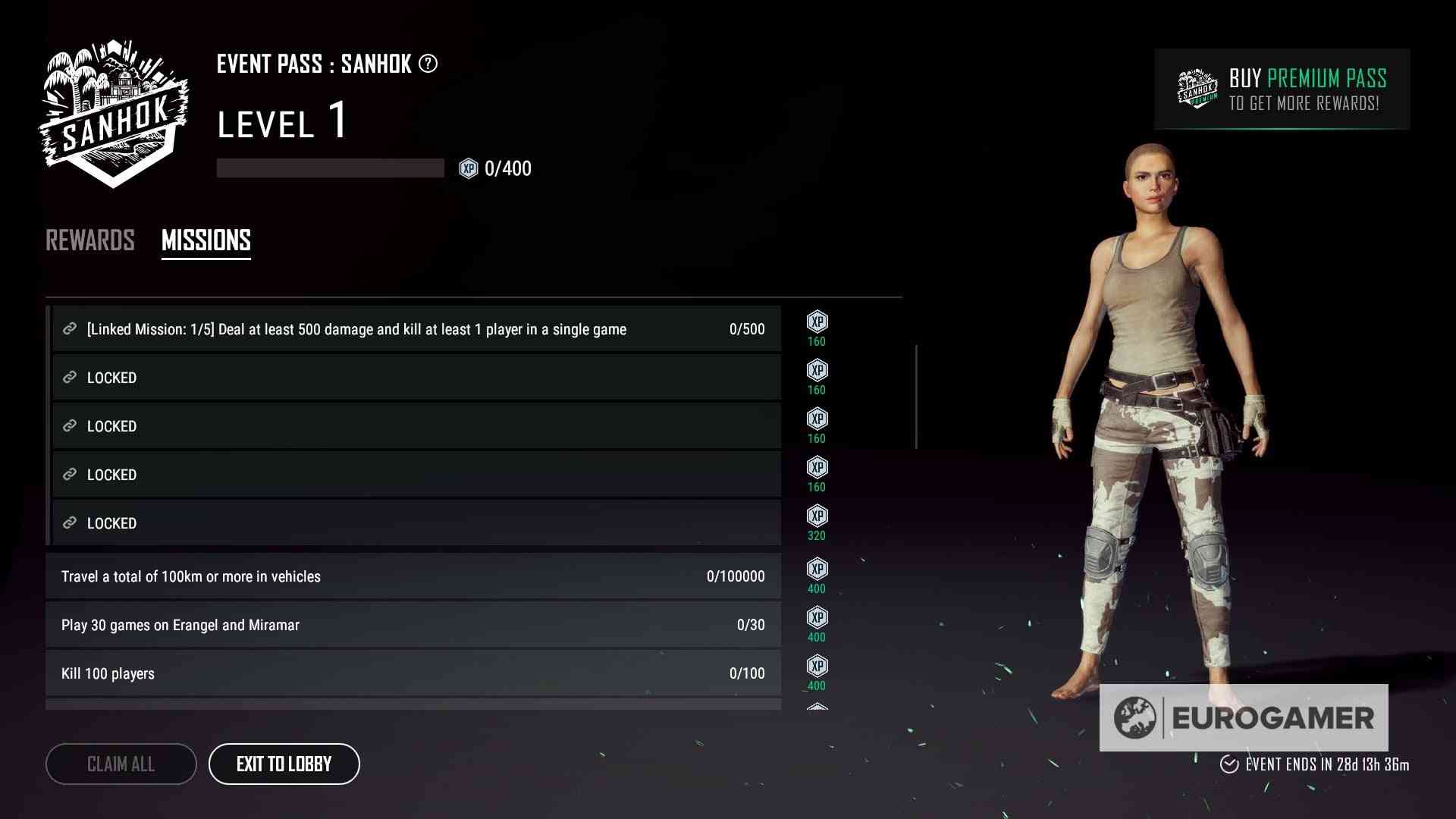Image resolution: width=1456 pixels, height=819 pixels.
Task: Claim all mission rewards
Action: (x=121, y=764)
